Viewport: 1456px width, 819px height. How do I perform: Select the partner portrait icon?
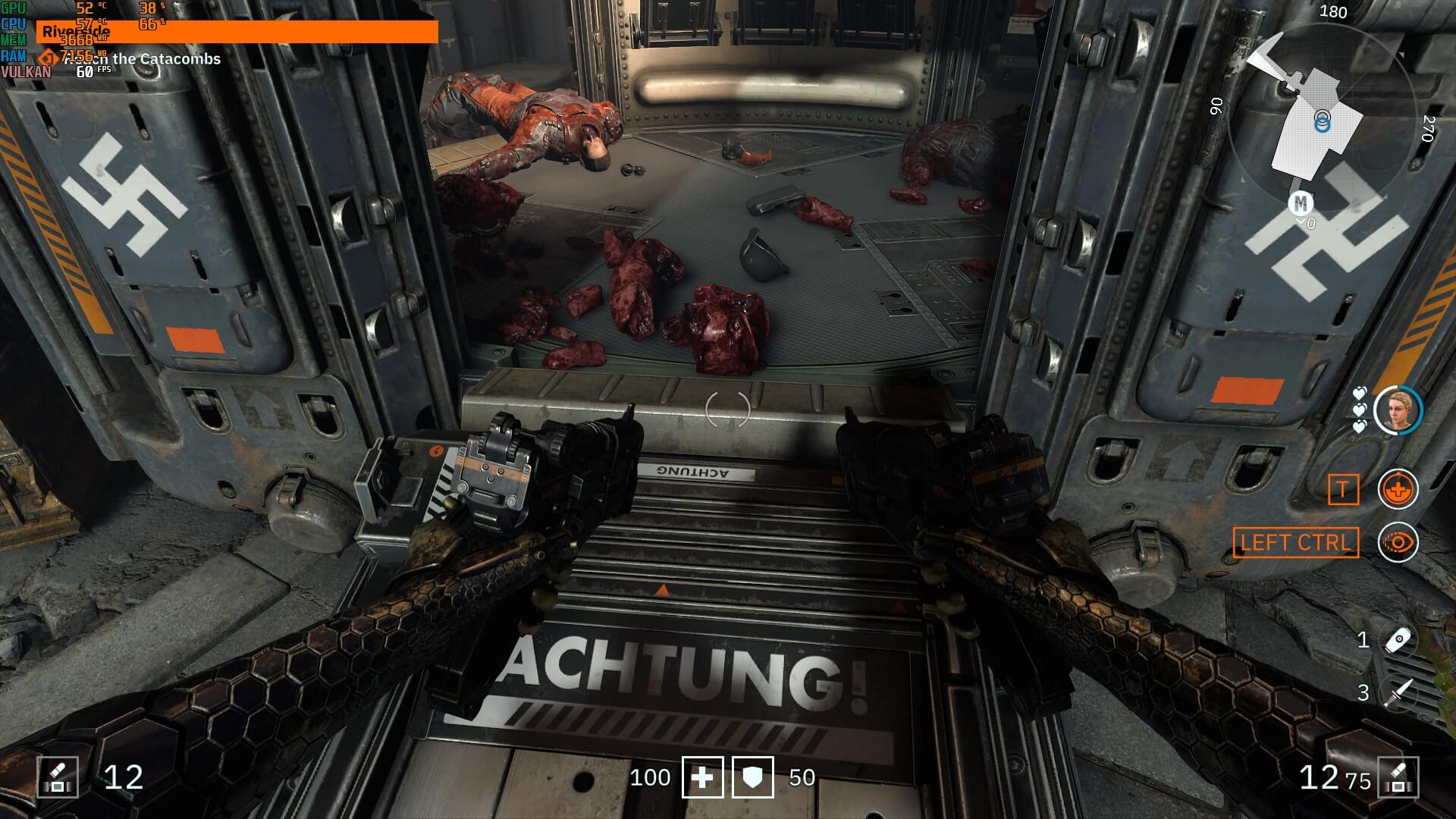point(1398,410)
